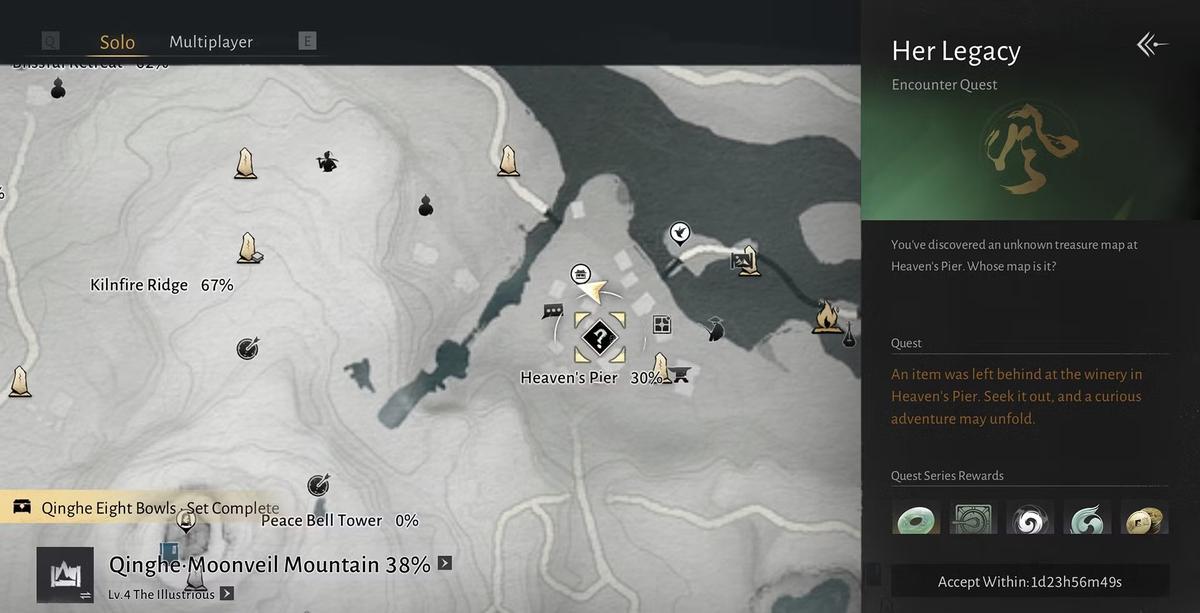1200x613 pixels.
Task: Select the question mark quest marker
Action: (x=599, y=338)
